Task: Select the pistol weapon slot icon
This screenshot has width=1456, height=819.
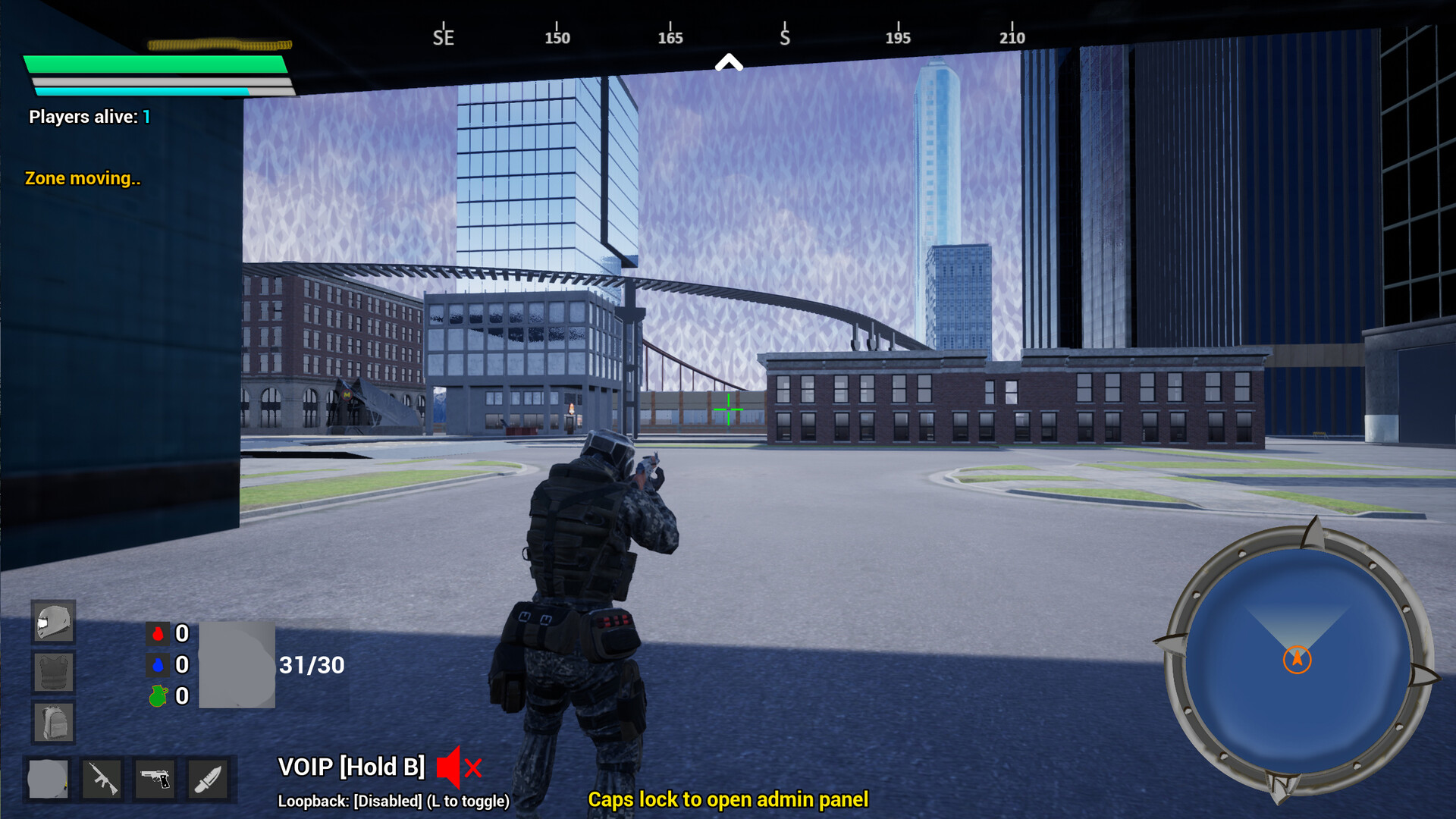Action: tap(155, 779)
